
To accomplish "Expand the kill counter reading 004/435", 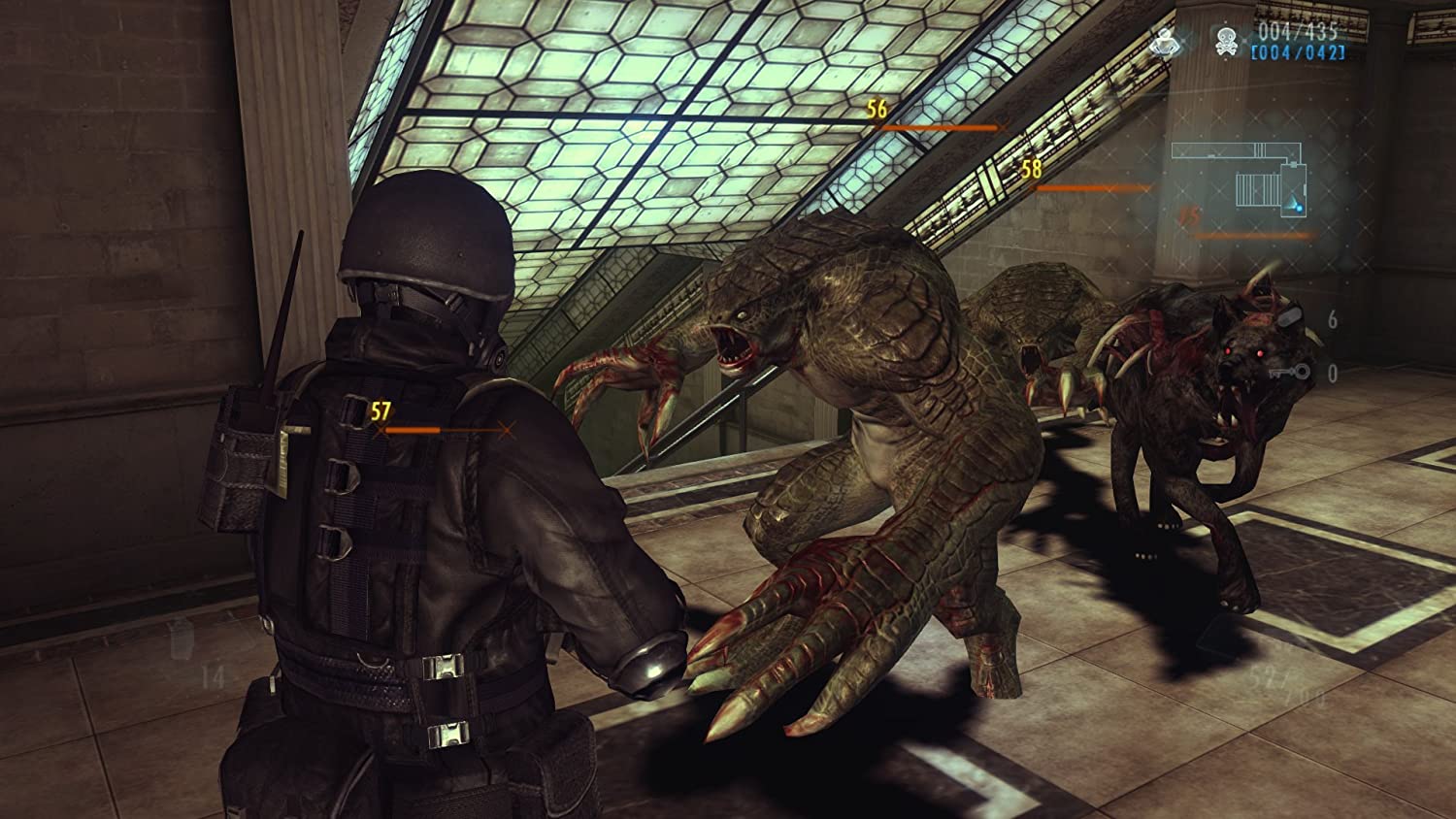I will pos(1298,32).
